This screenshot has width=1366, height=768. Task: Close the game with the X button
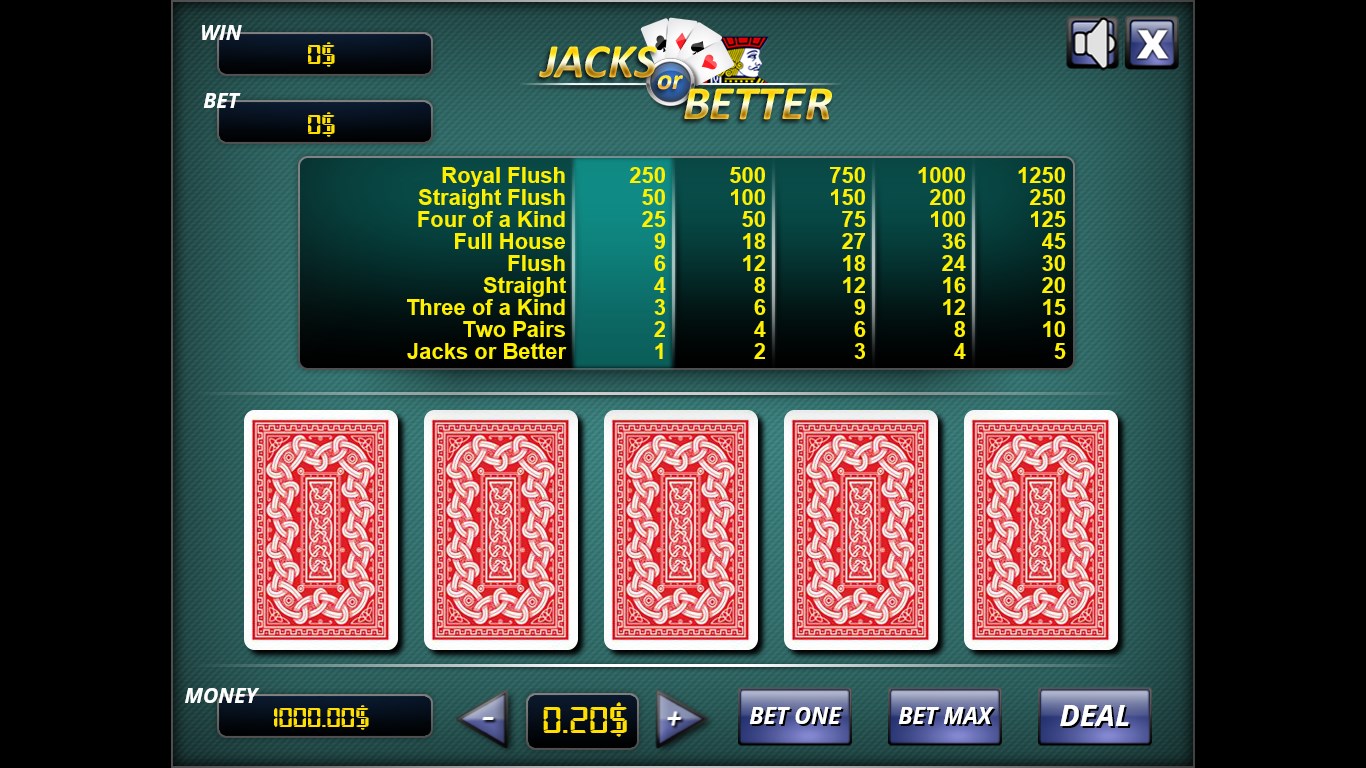point(1151,43)
